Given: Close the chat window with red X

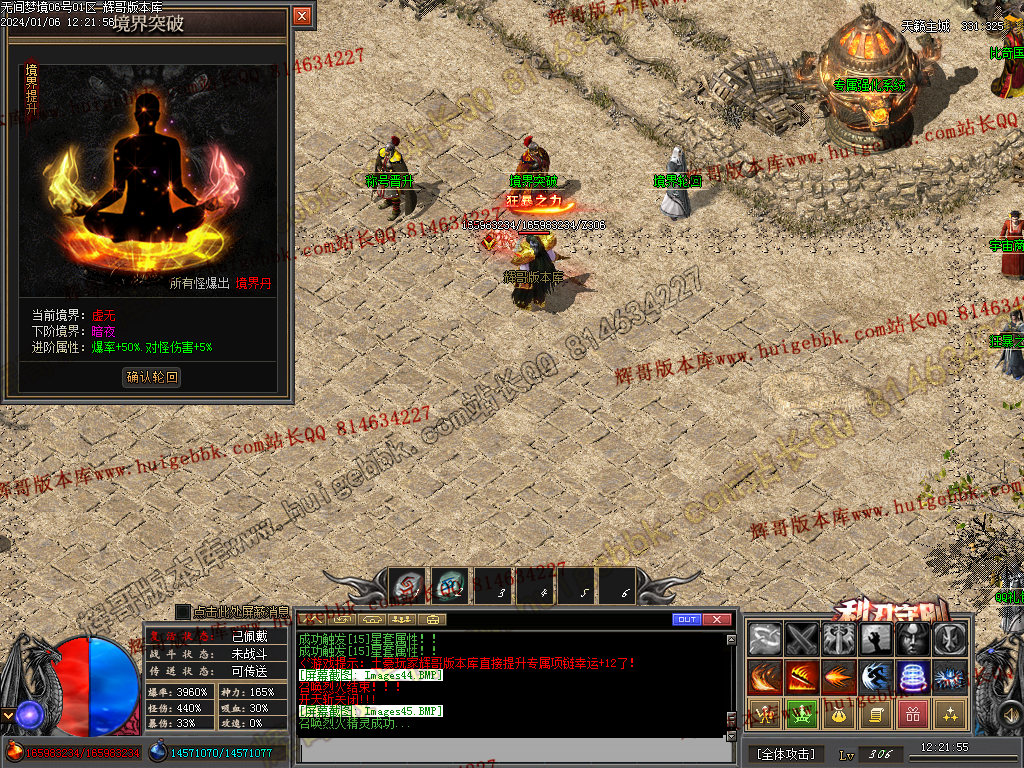Looking at the screenshot, I should [x=717, y=620].
